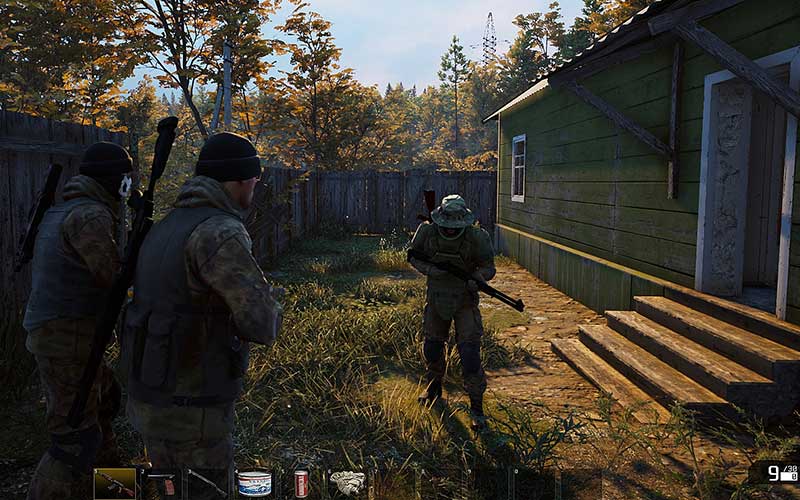Equip the pistol in the hotbar

coord(161,484)
